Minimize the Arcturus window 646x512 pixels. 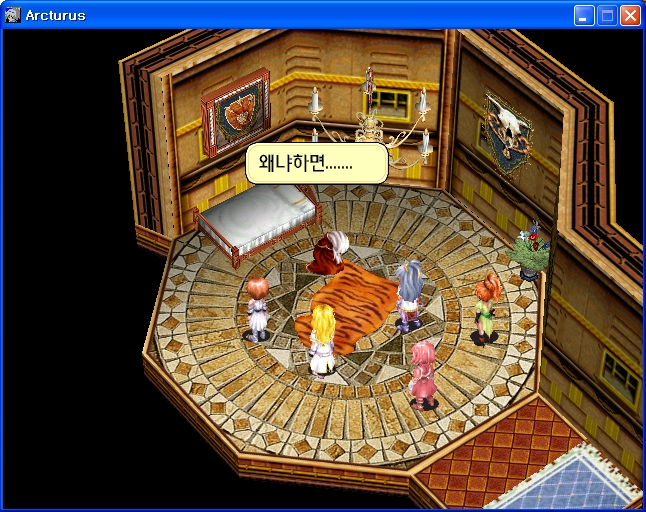(x=584, y=15)
